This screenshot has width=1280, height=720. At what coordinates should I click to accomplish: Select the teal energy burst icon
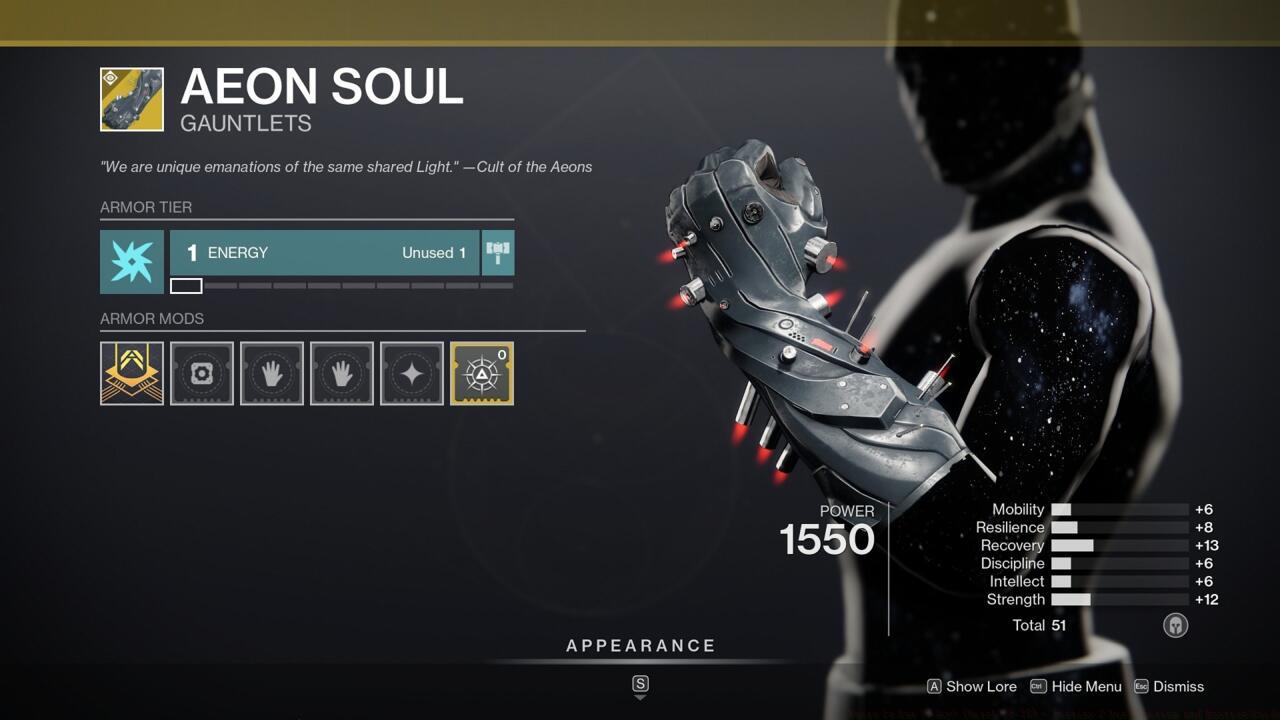pos(131,261)
